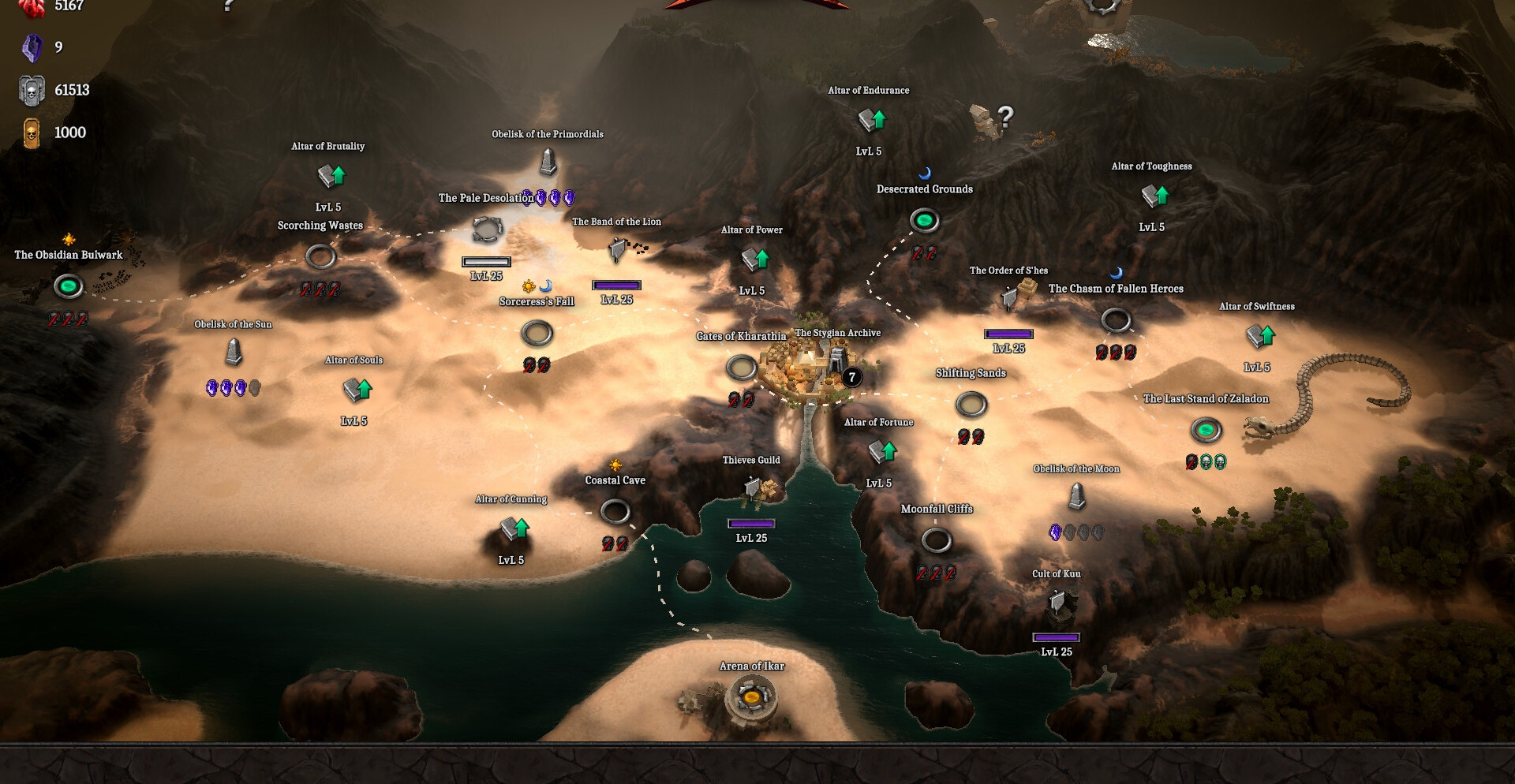Click the Obelisk of the Primordials
The height and width of the screenshot is (784, 1515).
point(548,162)
